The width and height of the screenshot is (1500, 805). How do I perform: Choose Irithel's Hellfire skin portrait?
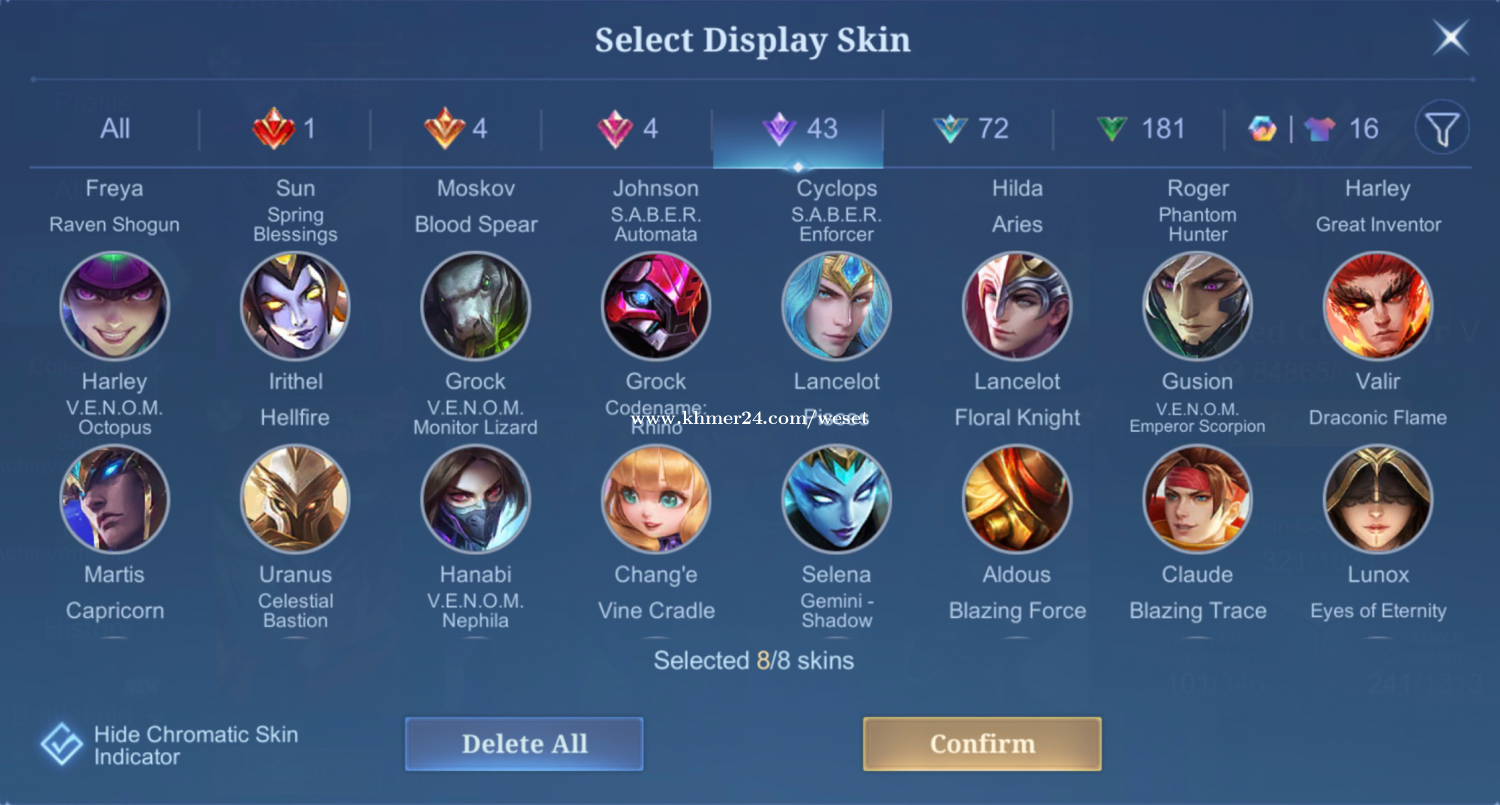[295, 306]
